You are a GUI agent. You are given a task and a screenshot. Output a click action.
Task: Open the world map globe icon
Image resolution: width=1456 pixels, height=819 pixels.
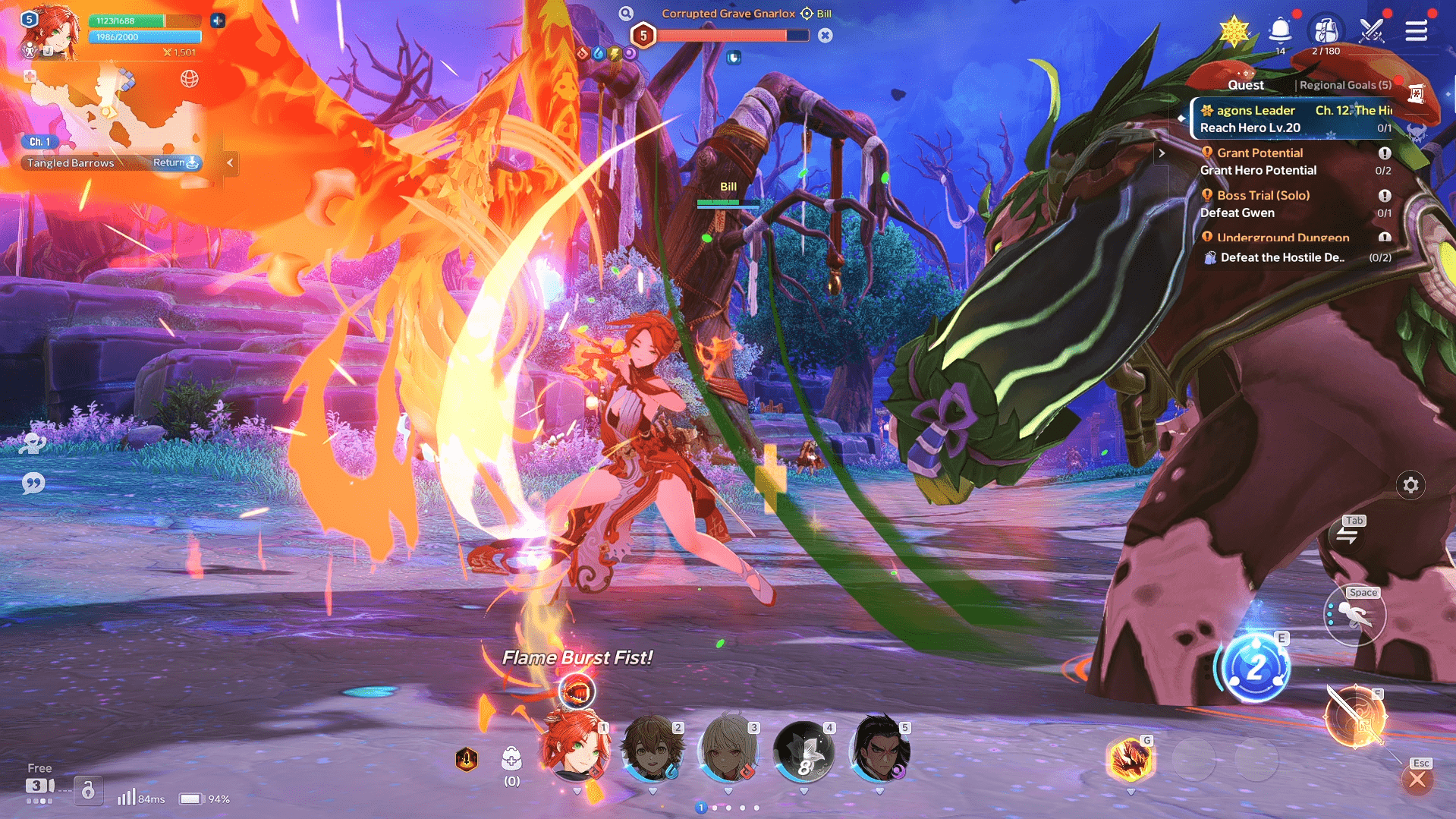[x=190, y=79]
